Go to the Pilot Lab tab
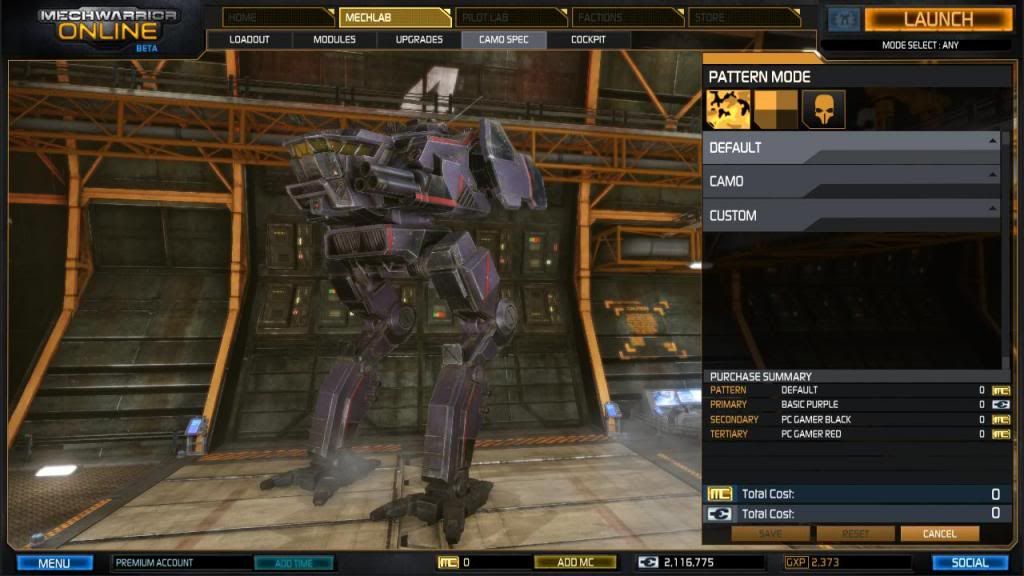 510,17
